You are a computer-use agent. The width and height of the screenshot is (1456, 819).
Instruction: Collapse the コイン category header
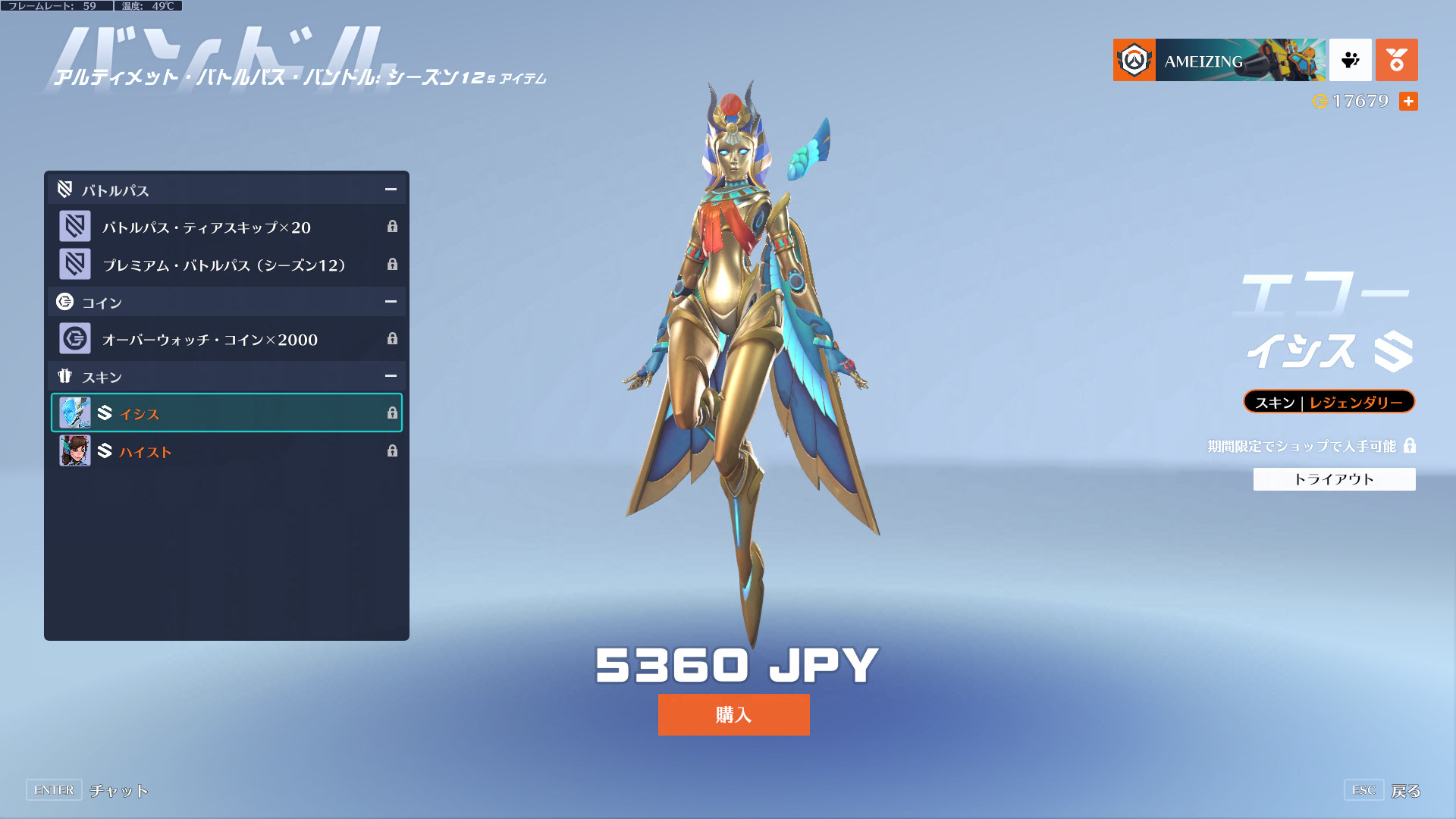click(391, 302)
